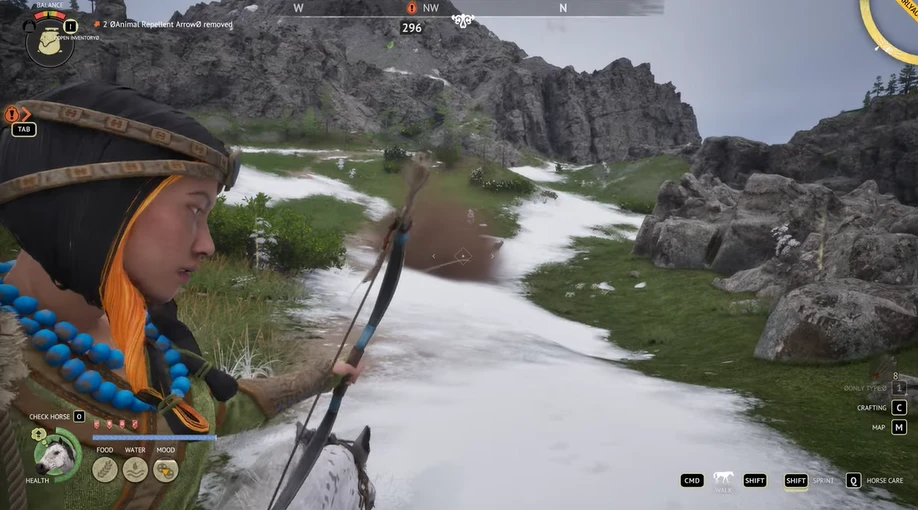This screenshot has height=510, width=918.
Task: Click the circular gauge in the top-right corner
Action: point(893,25)
